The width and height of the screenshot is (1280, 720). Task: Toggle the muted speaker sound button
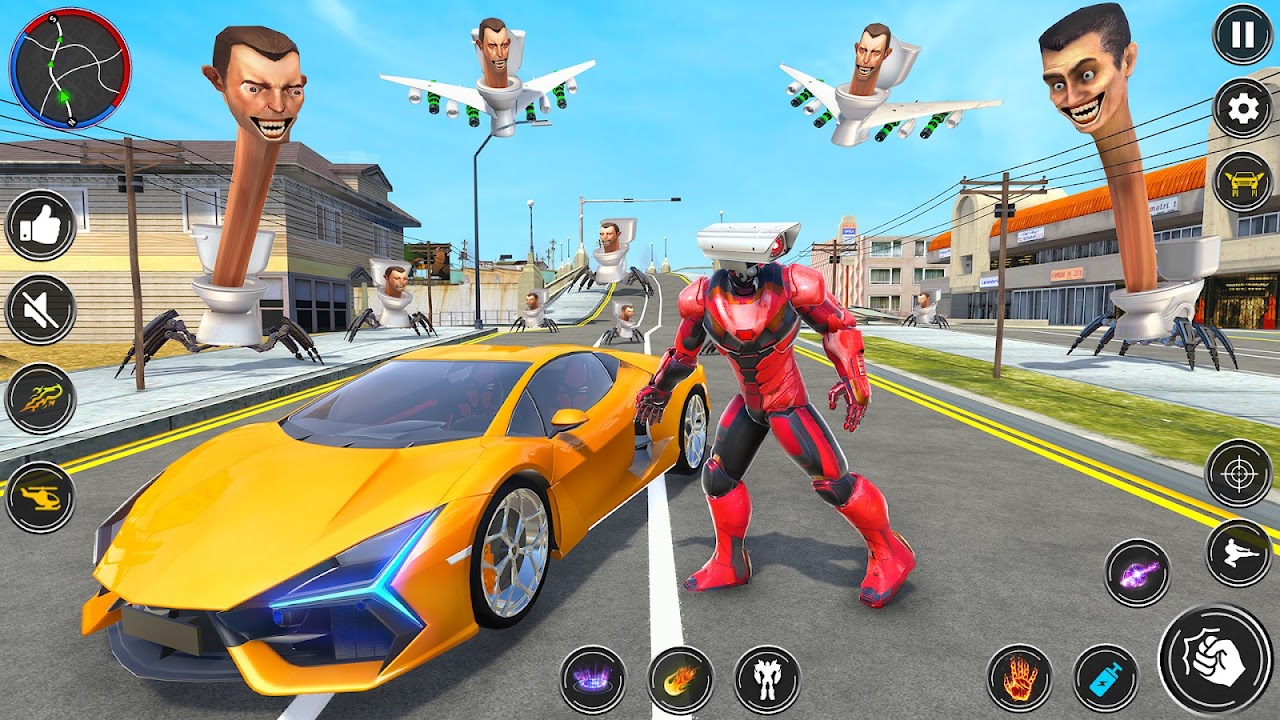(41, 310)
